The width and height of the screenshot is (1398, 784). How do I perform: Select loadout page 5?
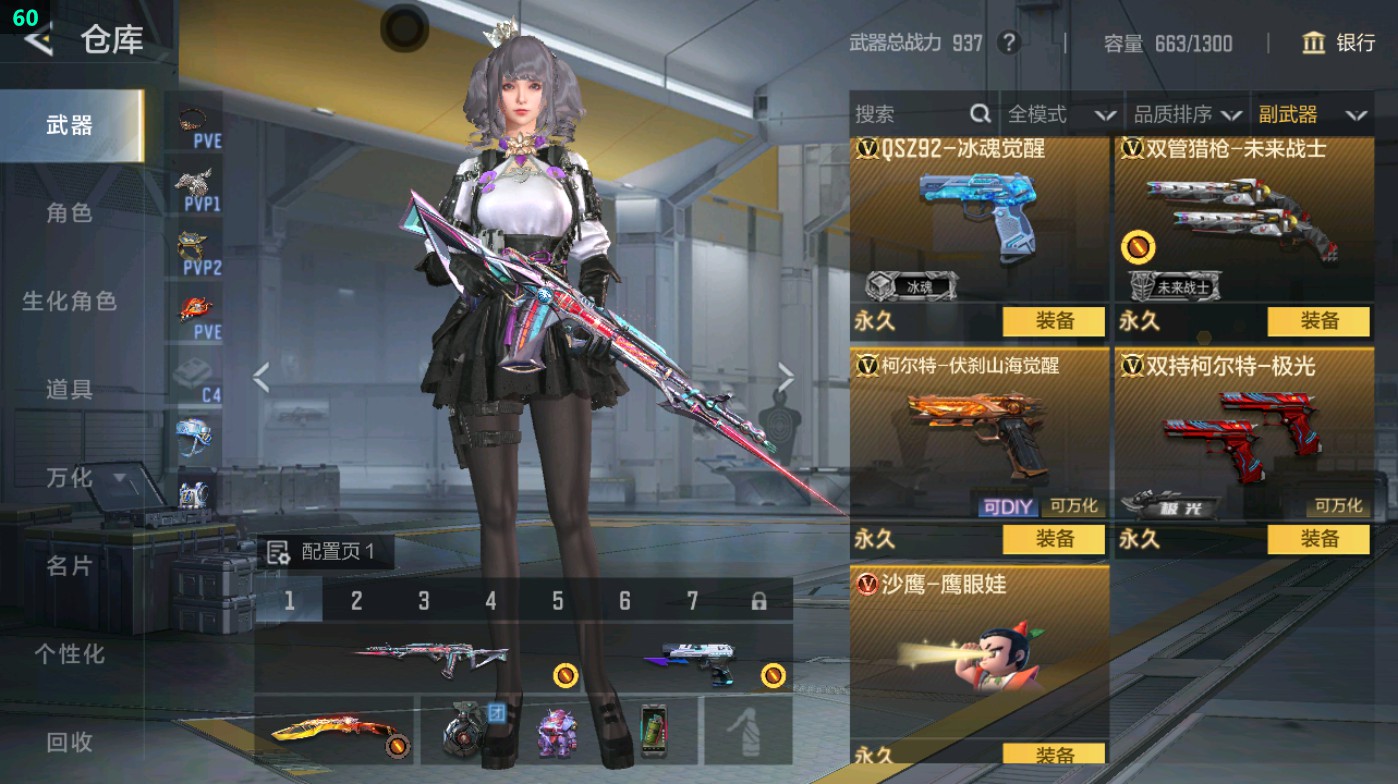tap(559, 600)
